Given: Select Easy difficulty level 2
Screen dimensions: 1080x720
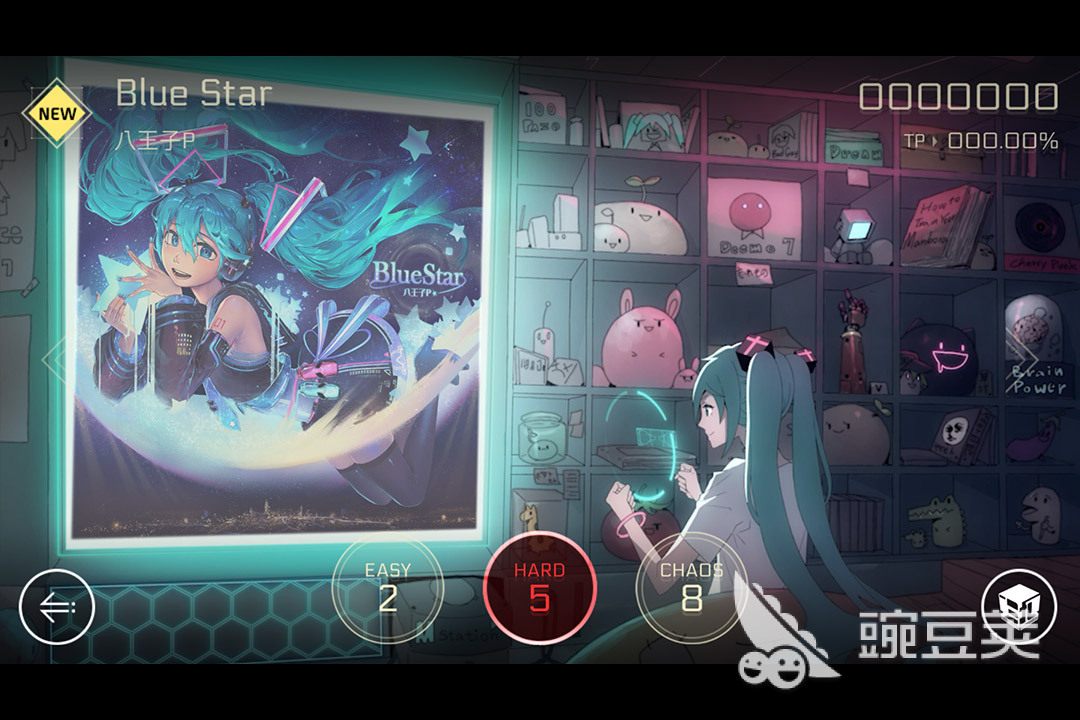Looking at the screenshot, I should tap(387, 587).
